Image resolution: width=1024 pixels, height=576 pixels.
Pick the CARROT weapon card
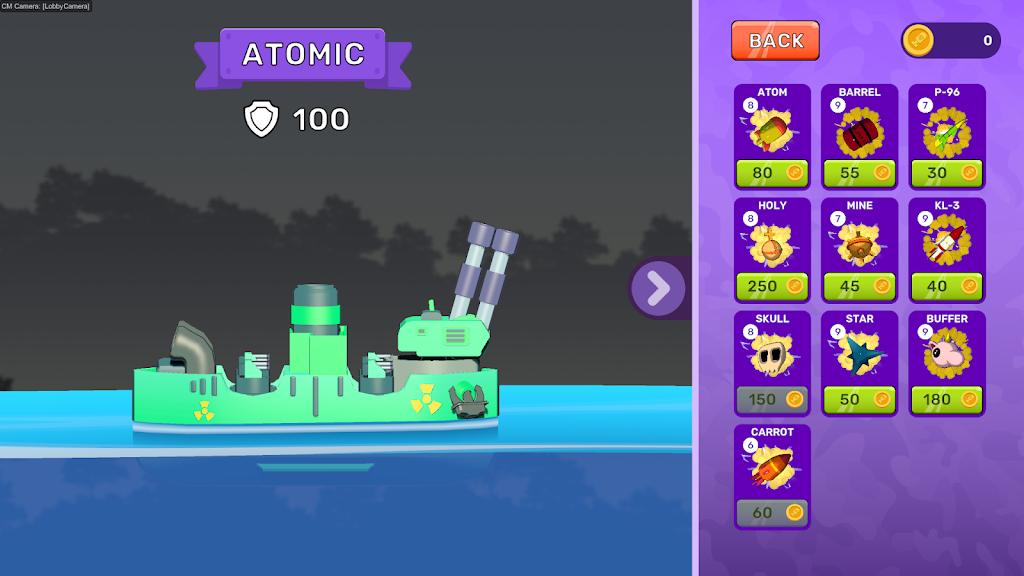pos(772,467)
